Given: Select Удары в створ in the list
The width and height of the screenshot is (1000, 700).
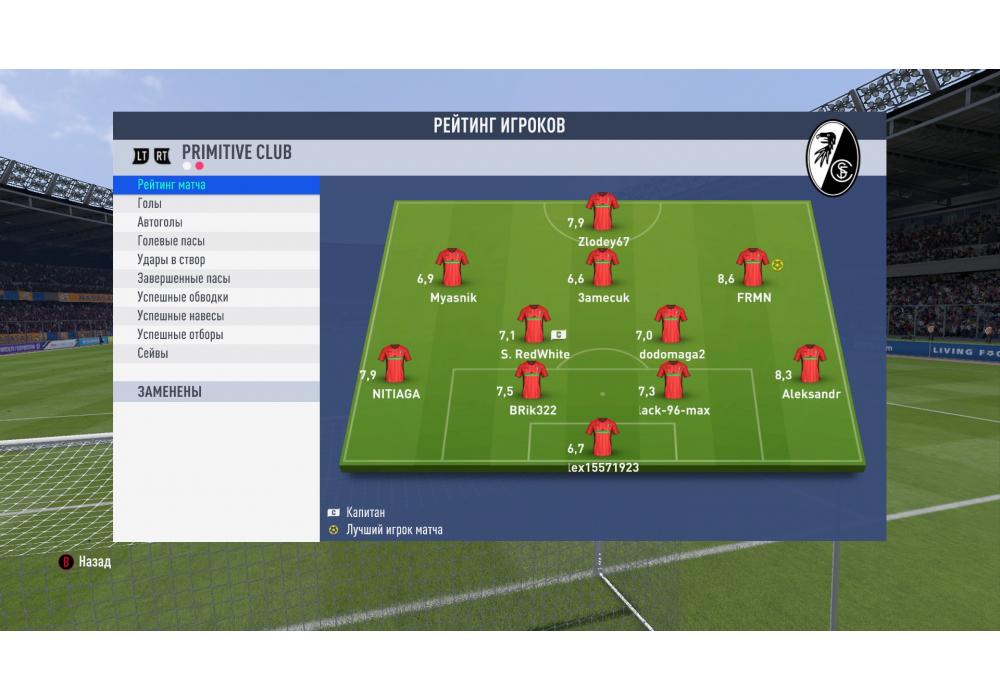Looking at the screenshot, I should 216,260.
